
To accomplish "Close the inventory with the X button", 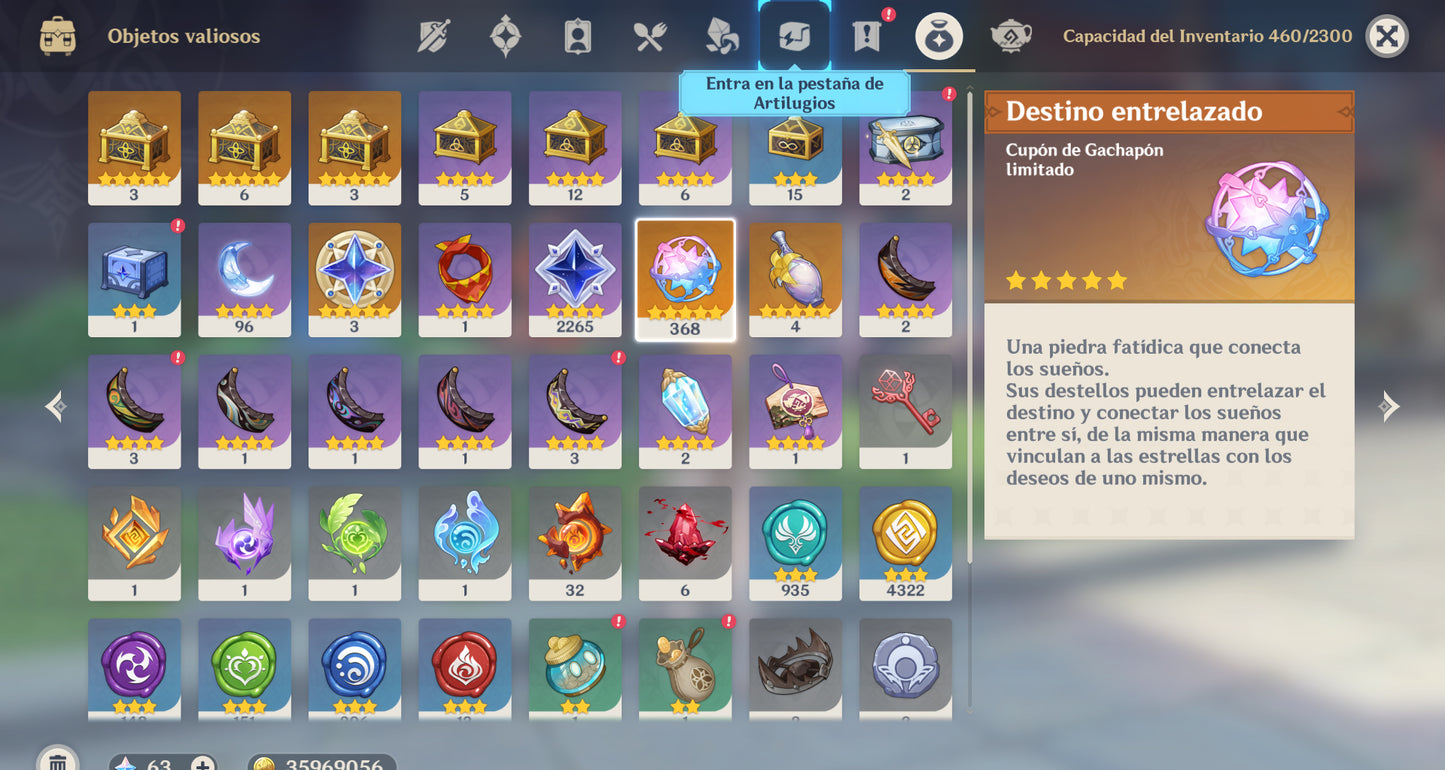I will pyautogui.click(x=1388, y=36).
